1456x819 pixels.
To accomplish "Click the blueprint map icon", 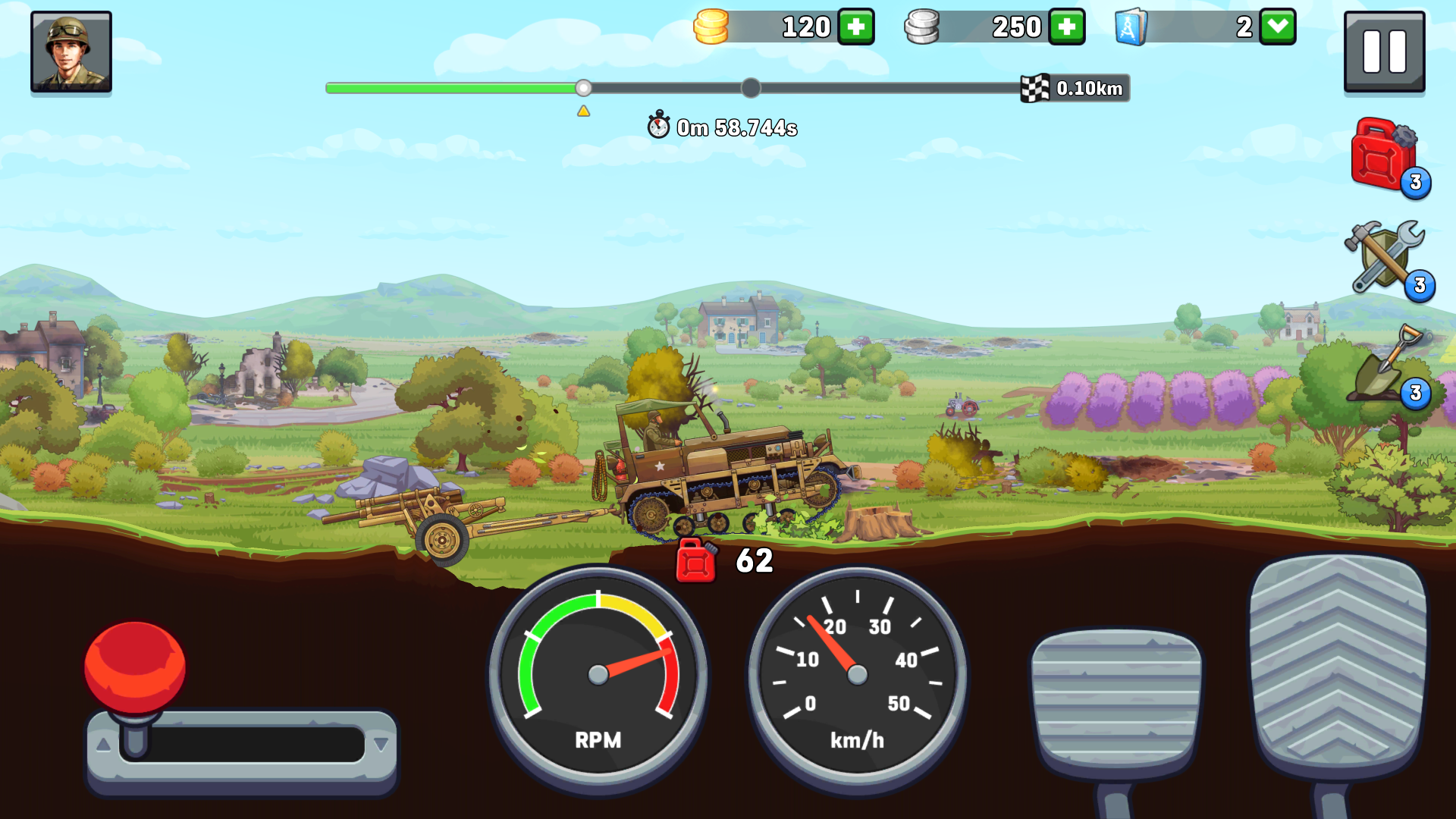I will (1131, 27).
